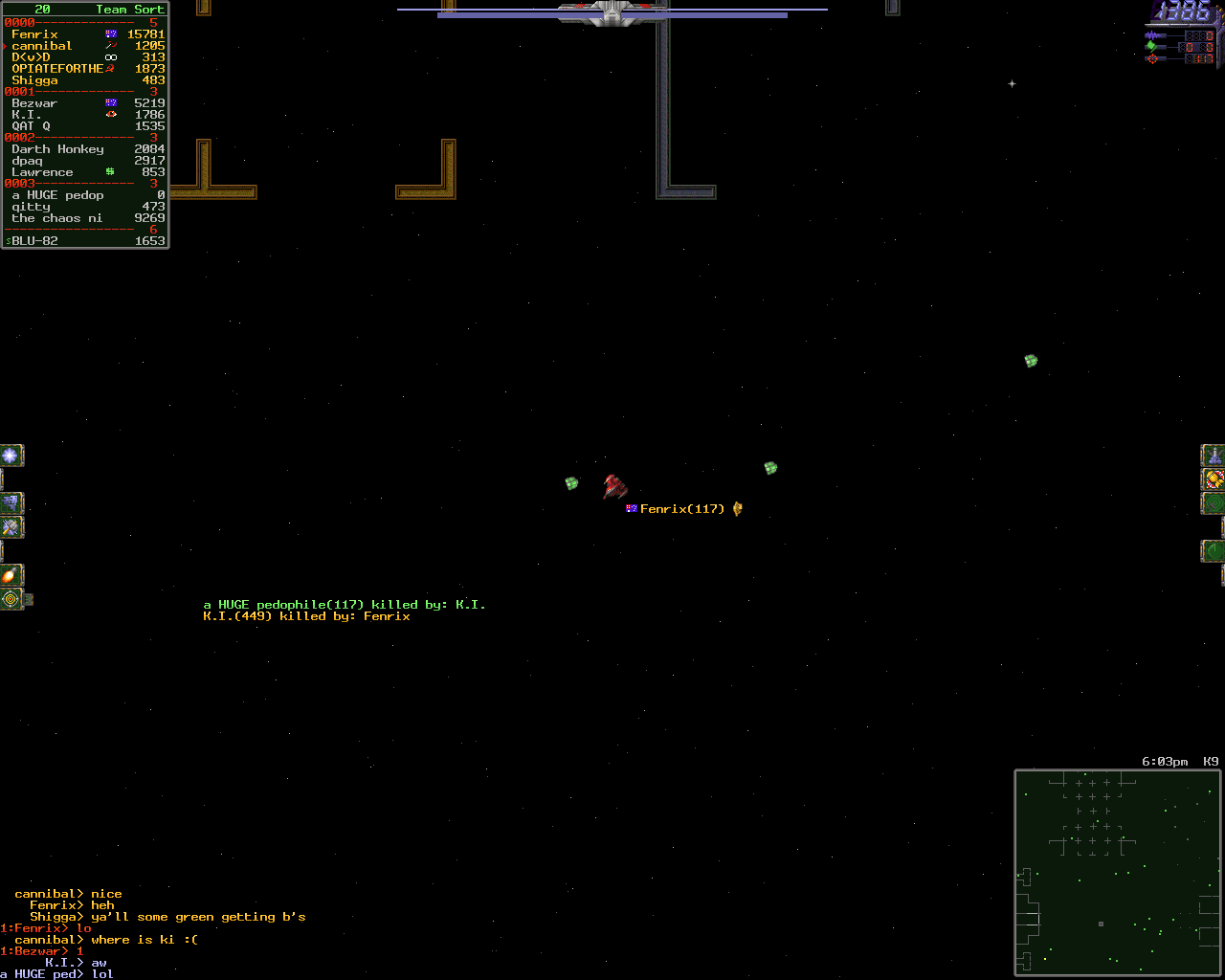Click the Team Sort header
1225x980 pixels.
pyautogui.click(x=129, y=10)
